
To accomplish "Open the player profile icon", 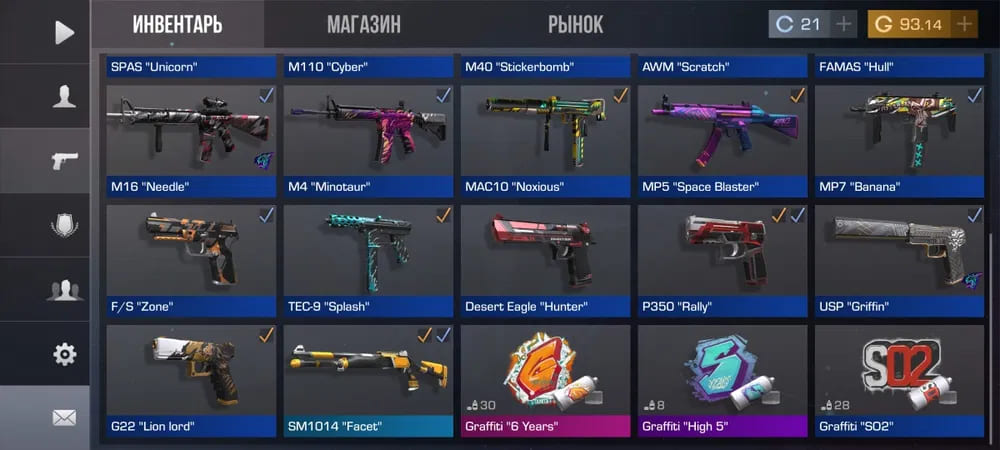I will (64, 96).
